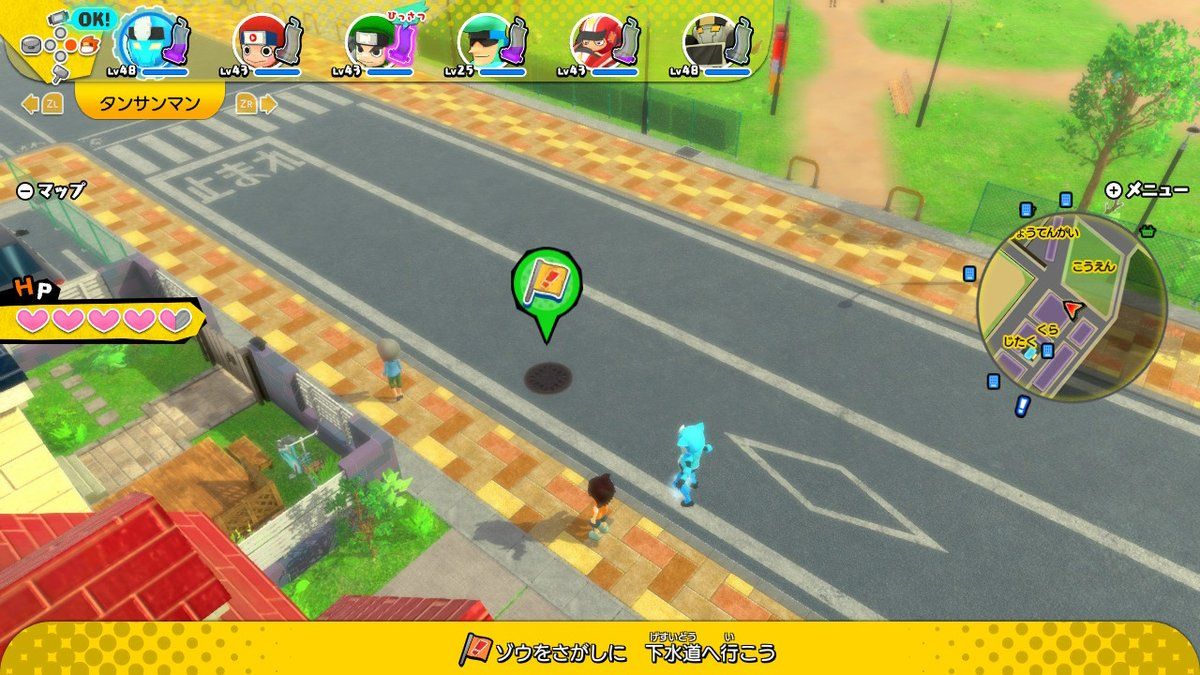Click the blue exclamation mark minimap marker
Viewport: 1200px width, 675px height.
1022,407
